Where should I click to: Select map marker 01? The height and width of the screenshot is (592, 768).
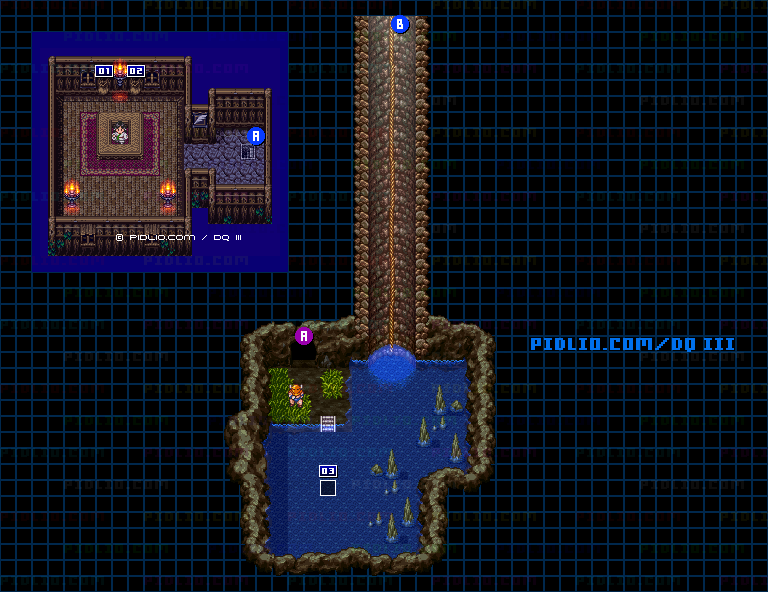point(104,71)
